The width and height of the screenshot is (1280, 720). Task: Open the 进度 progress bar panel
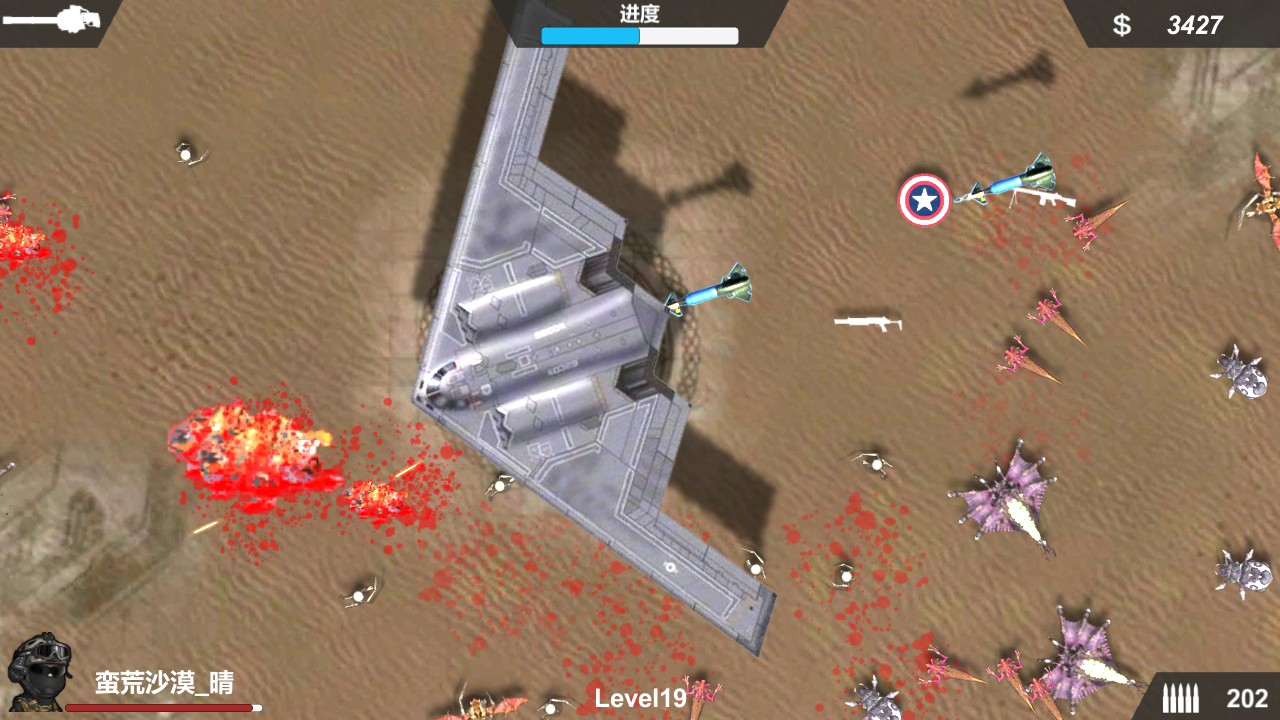tap(640, 28)
